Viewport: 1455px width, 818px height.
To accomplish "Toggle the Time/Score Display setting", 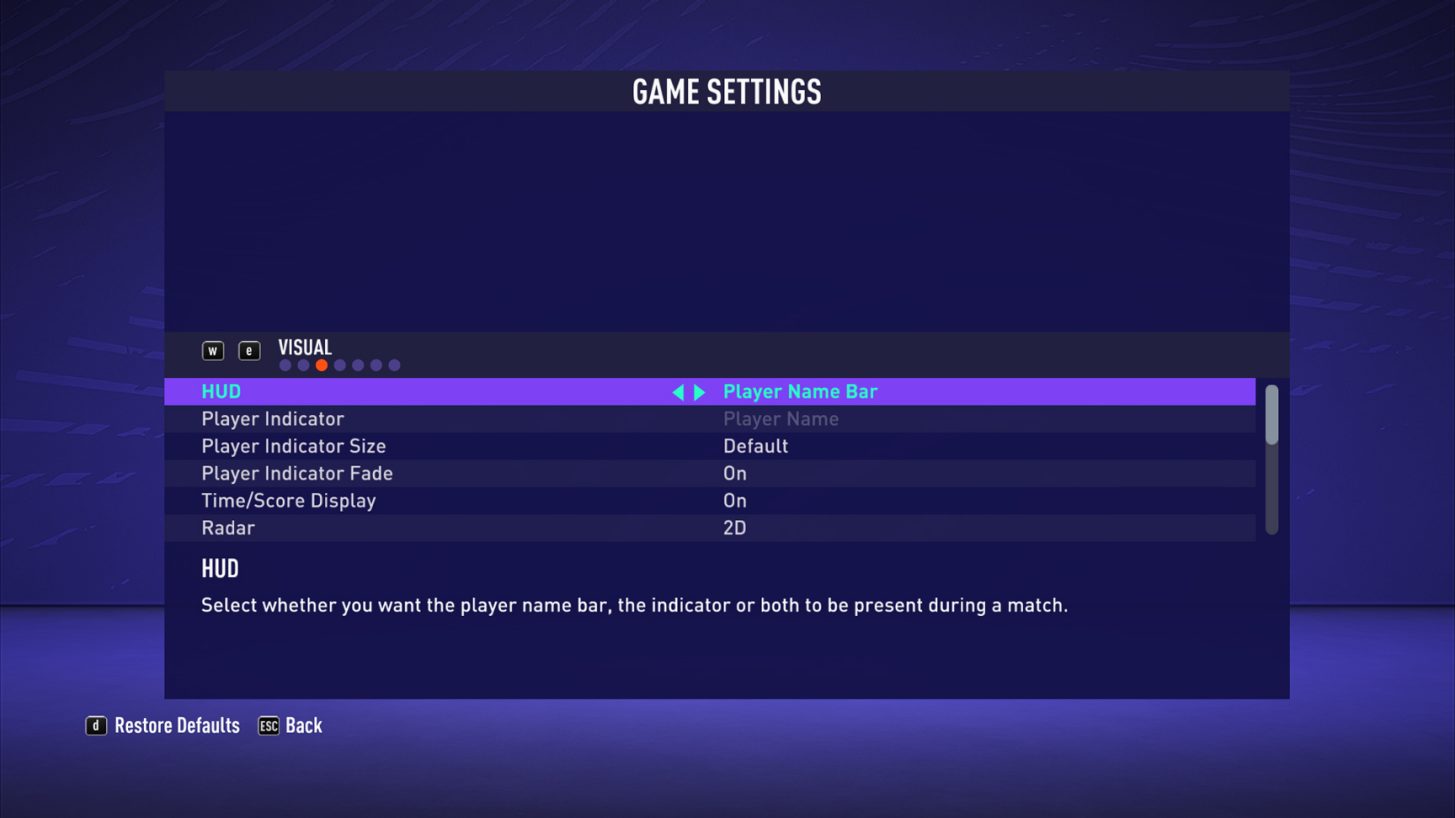I will pyautogui.click(x=735, y=500).
